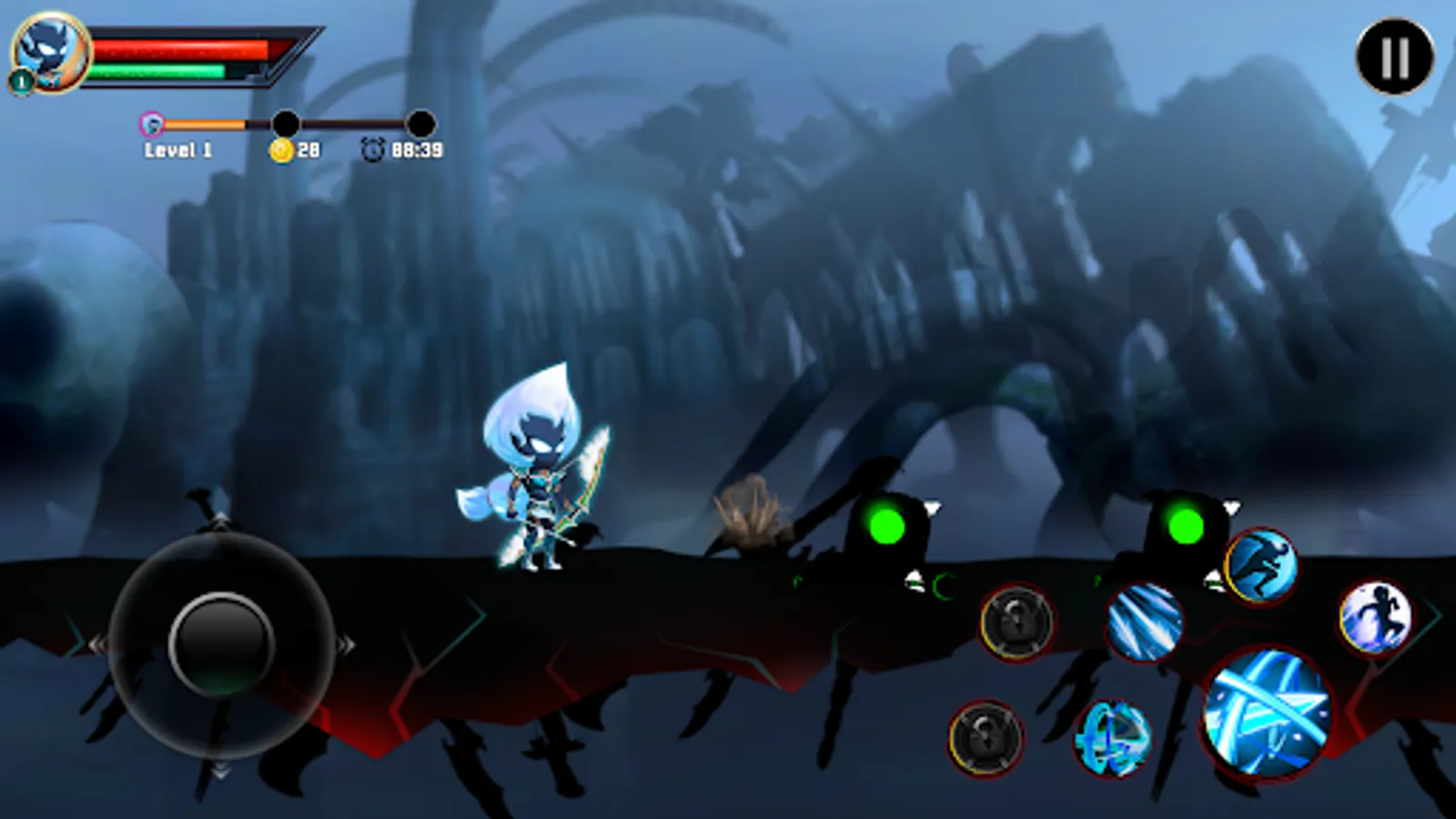
Task: Tap the large star-slash ultimate skill button
Action: 1268,713
